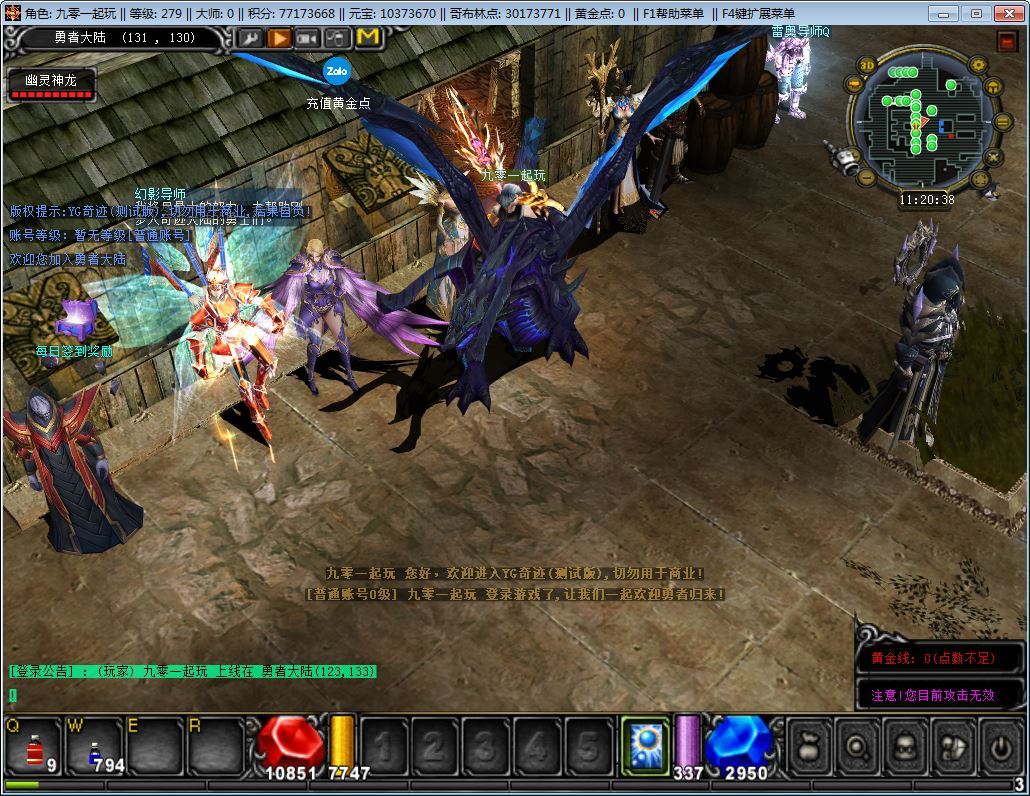This screenshot has height=796, width=1030.
Task: Open the yellow M menu button
Action: 368,38
